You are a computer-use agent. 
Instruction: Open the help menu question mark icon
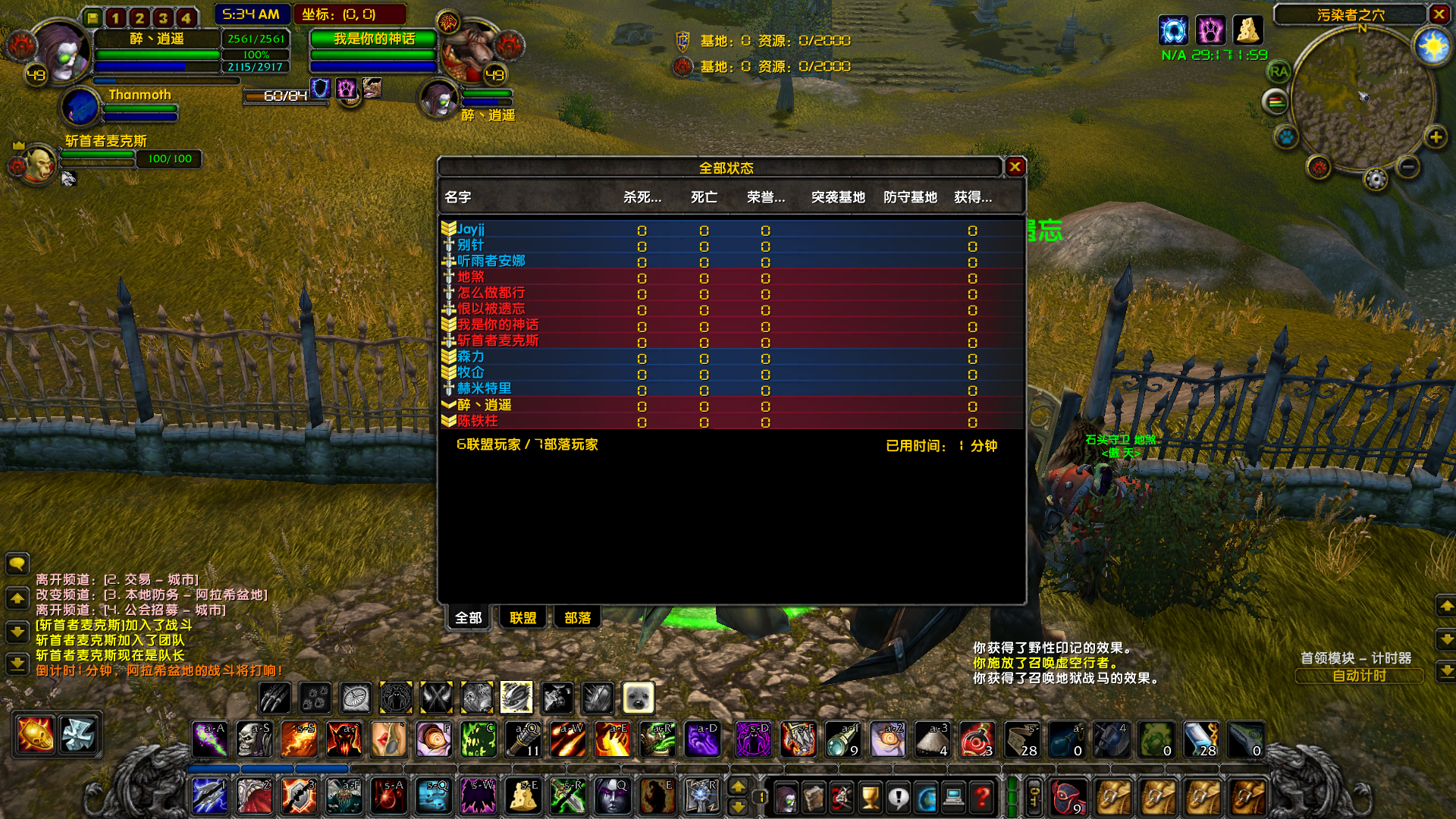tap(980, 796)
